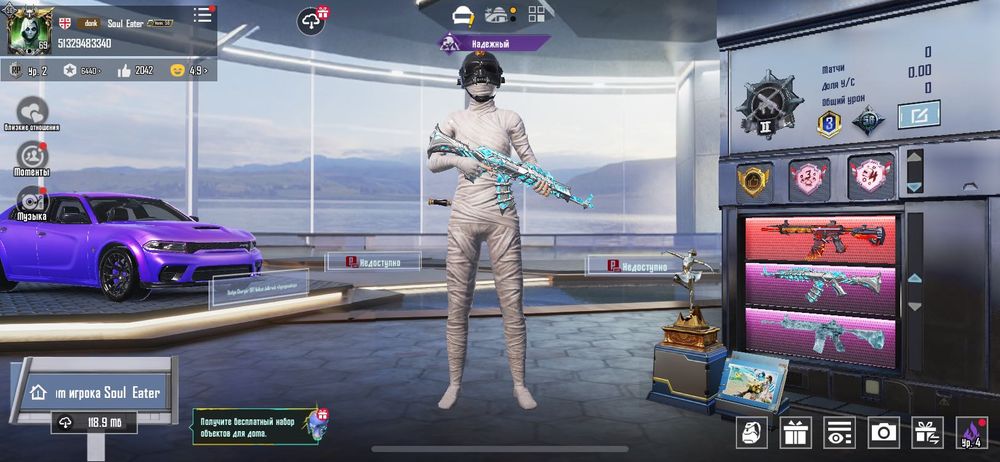The width and height of the screenshot is (1000, 462).
Task: Open the Soul Eater player avatar
Action: 29,31
